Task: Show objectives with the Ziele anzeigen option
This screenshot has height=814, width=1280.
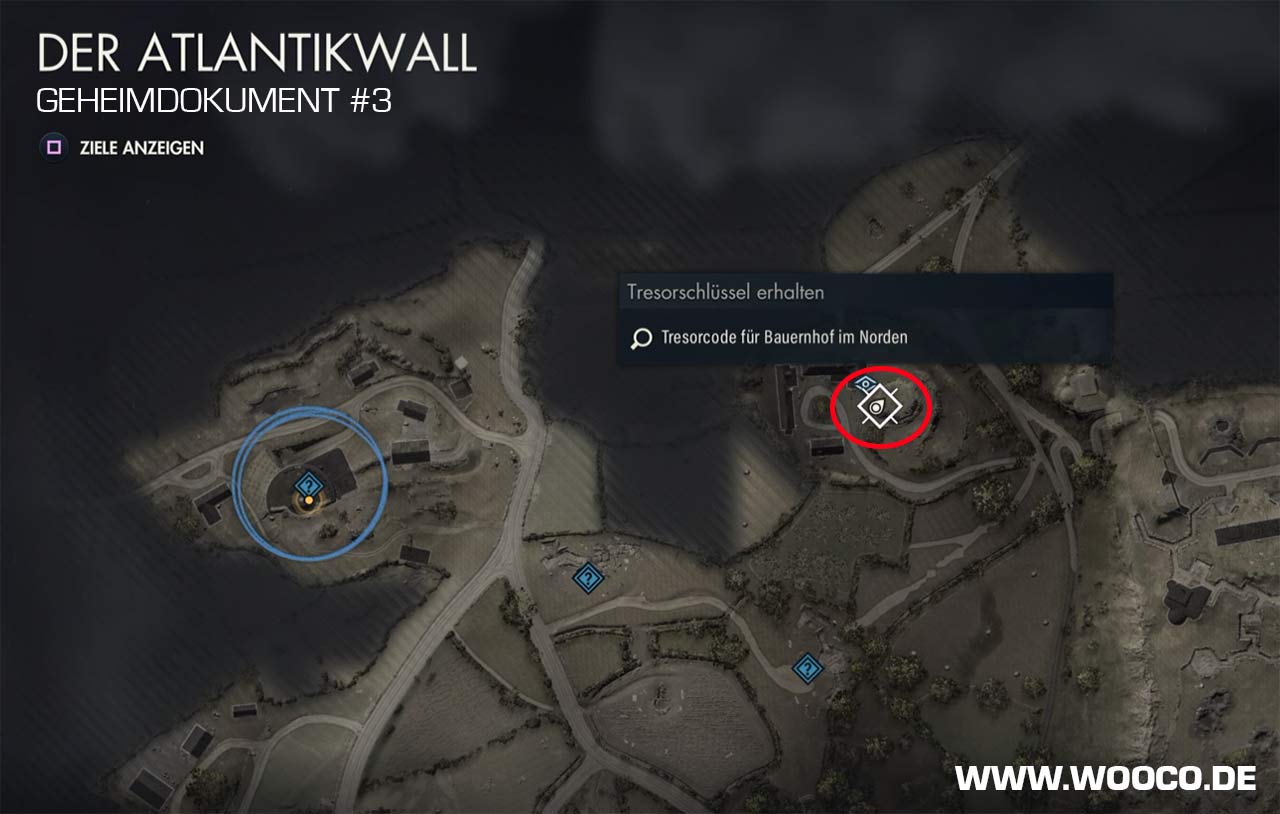Action: [x=122, y=148]
